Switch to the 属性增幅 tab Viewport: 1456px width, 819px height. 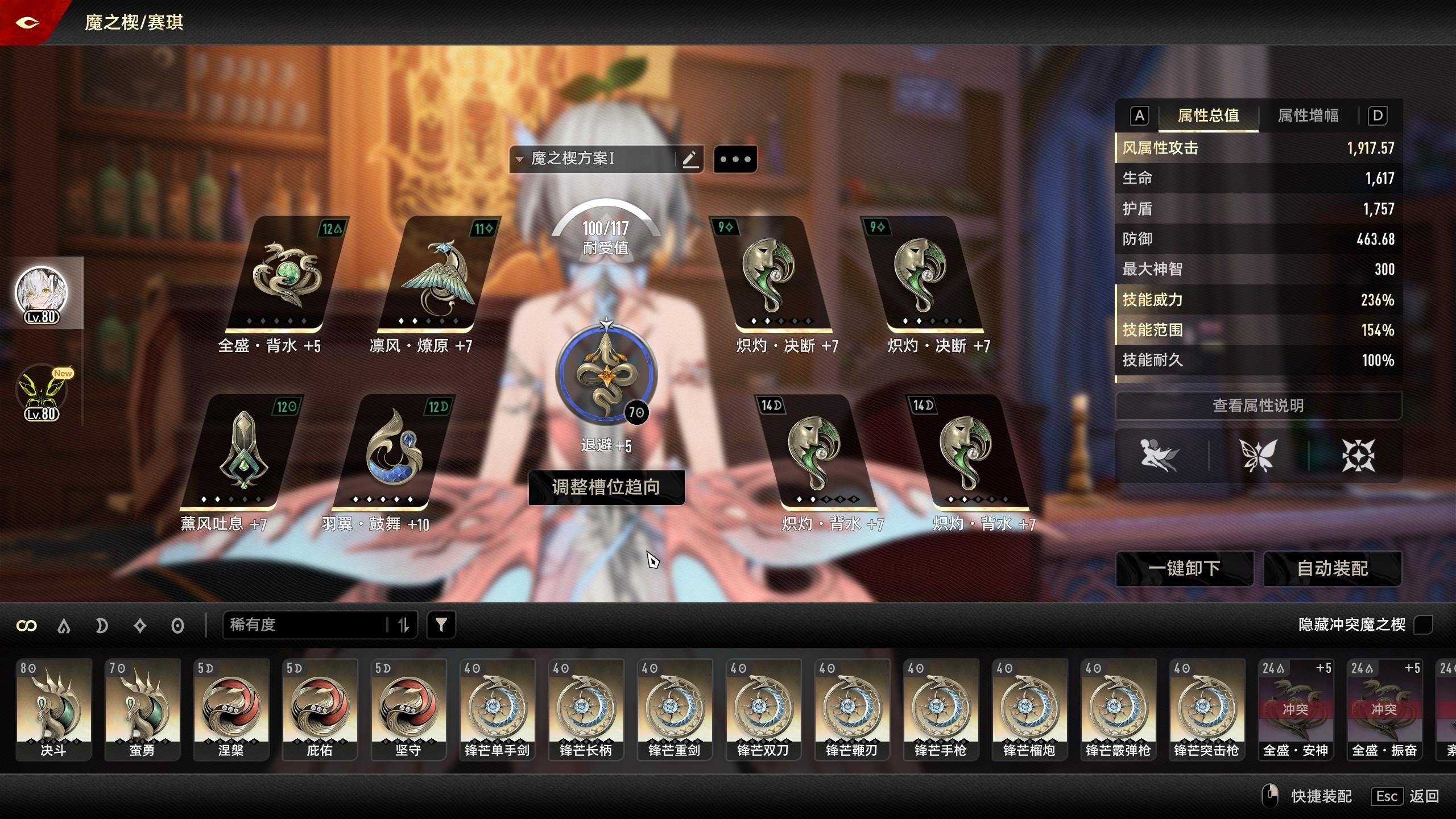pos(1308,116)
